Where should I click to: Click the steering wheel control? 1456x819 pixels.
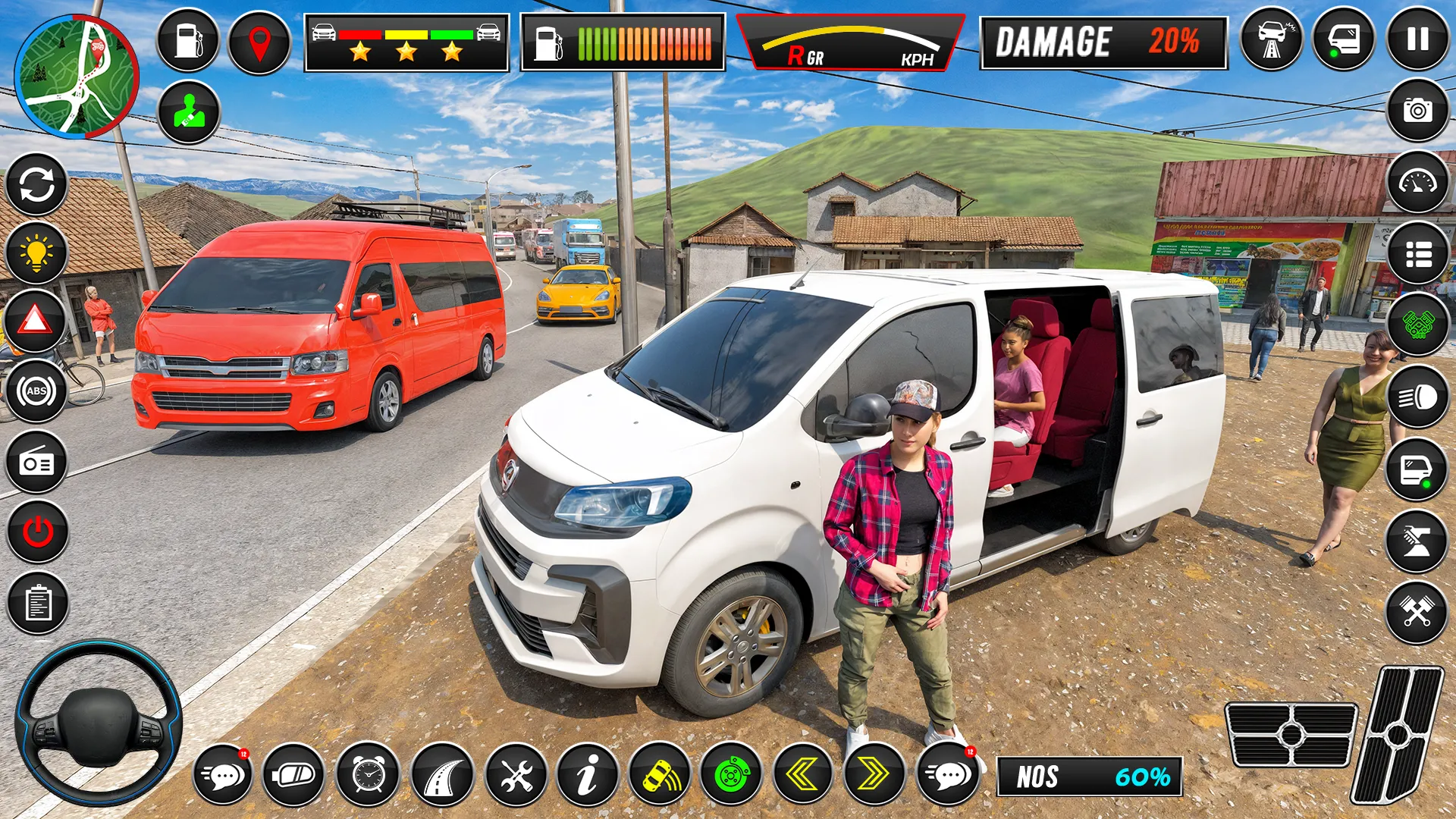tap(99, 723)
